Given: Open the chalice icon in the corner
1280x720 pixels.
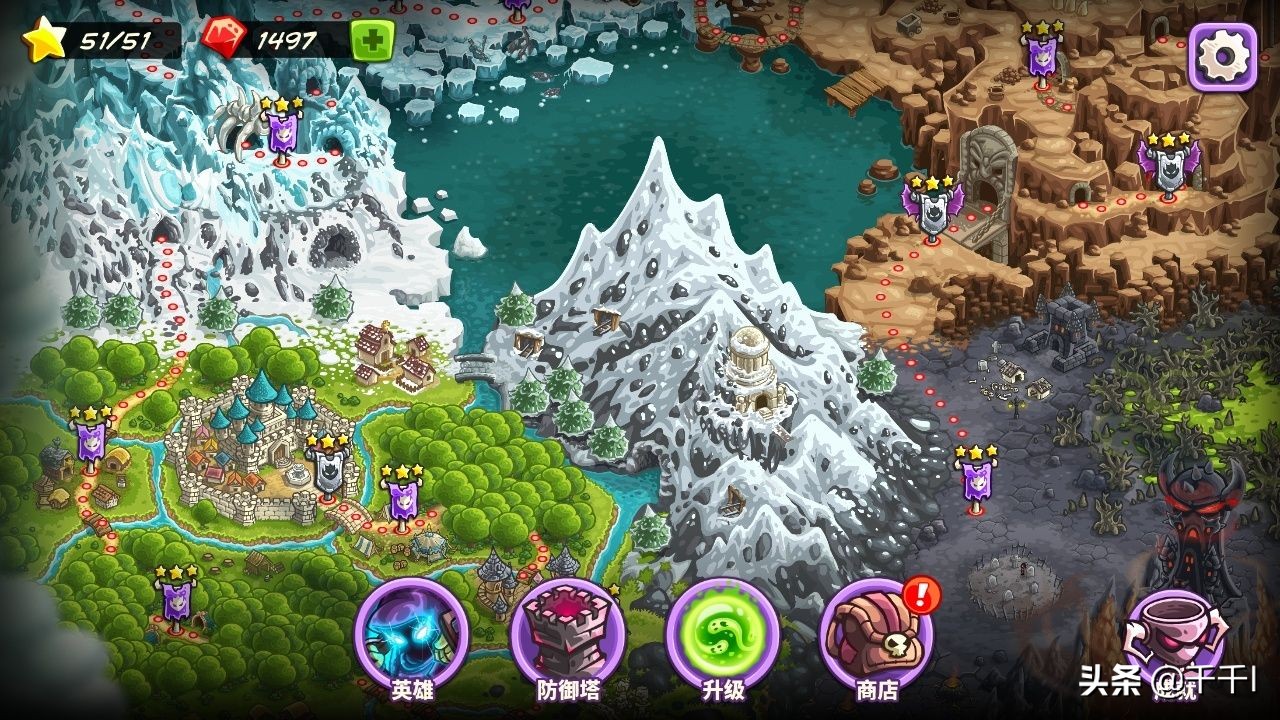Looking at the screenshot, I should coord(1174,641).
